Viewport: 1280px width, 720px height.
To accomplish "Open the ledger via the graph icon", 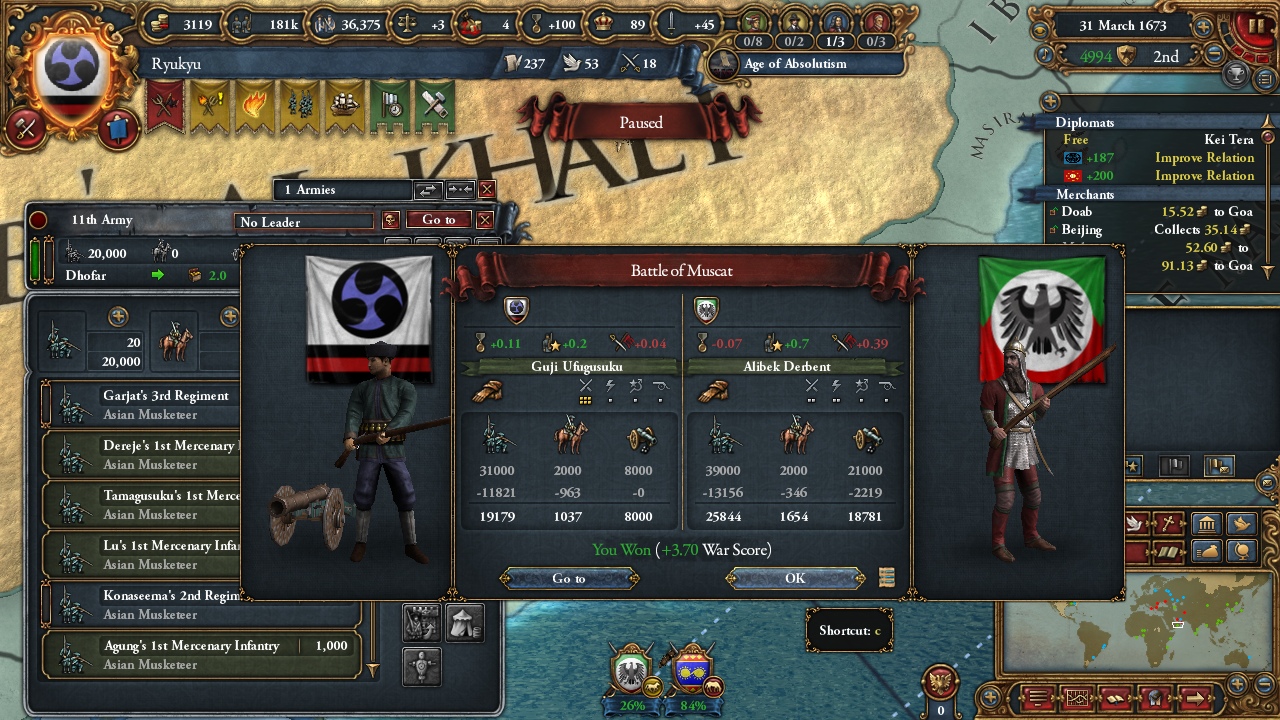I will coord(1078,698).
